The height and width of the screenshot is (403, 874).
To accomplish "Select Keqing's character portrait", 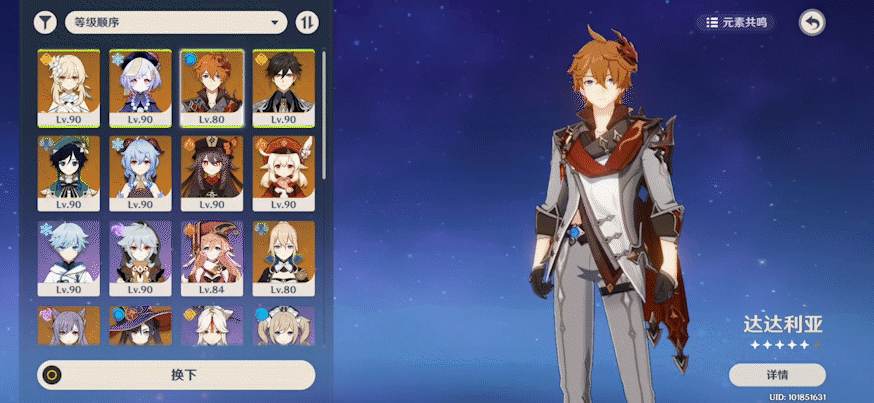I will (68, 326).
